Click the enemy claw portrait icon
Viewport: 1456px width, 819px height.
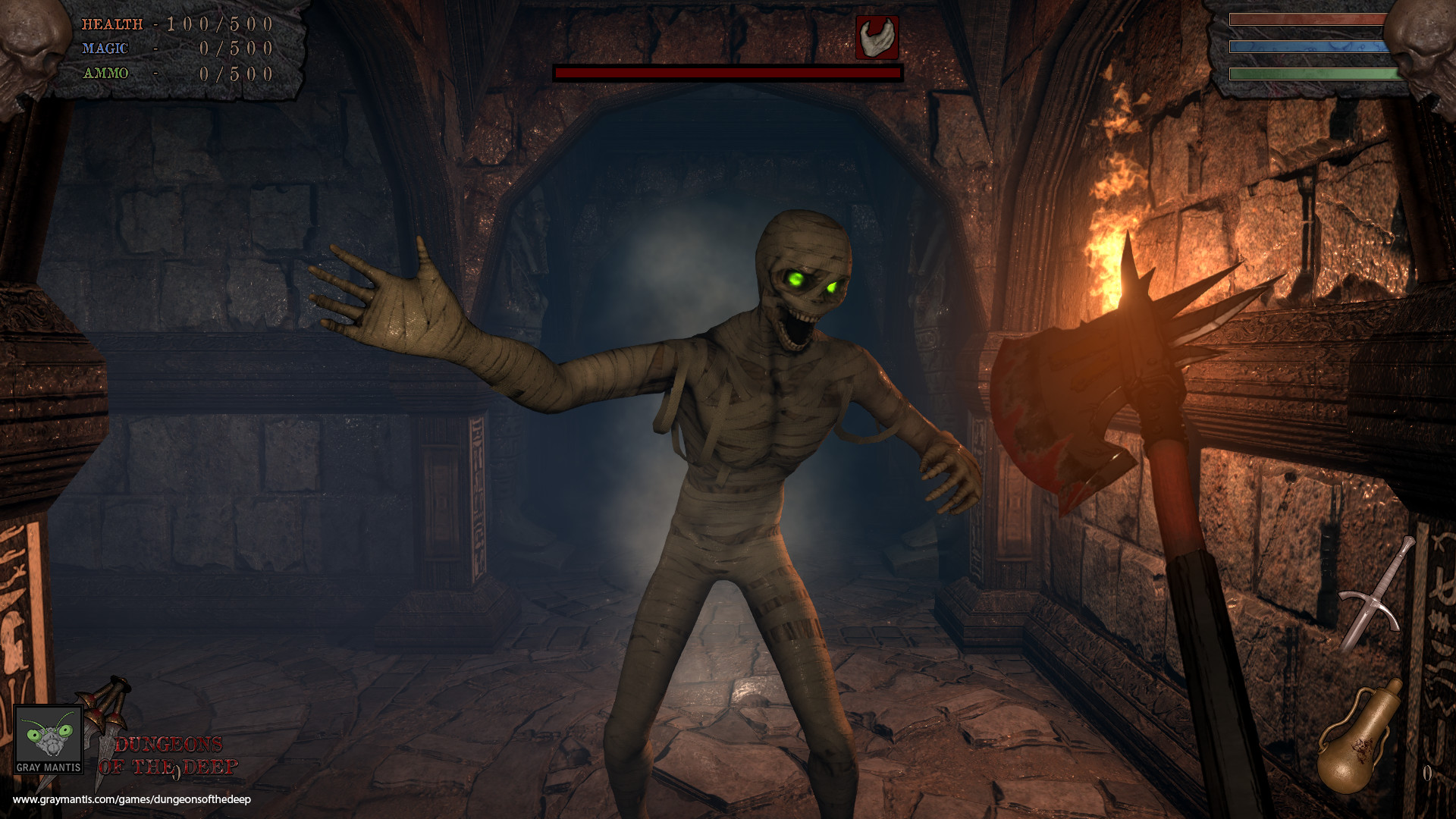click(x=877, y=36)
